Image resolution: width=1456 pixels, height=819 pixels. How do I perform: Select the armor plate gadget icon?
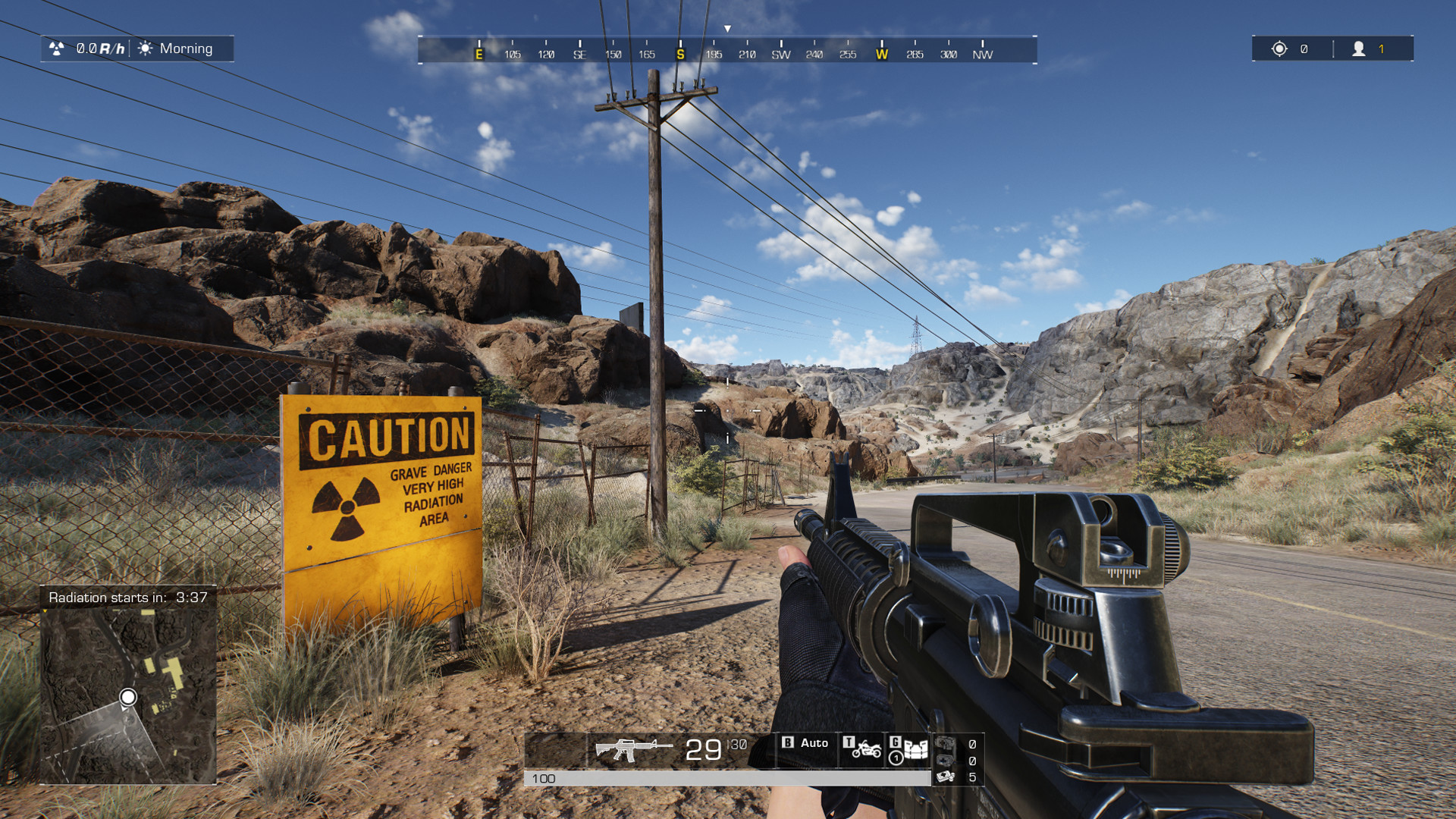(x=916, y=748)
